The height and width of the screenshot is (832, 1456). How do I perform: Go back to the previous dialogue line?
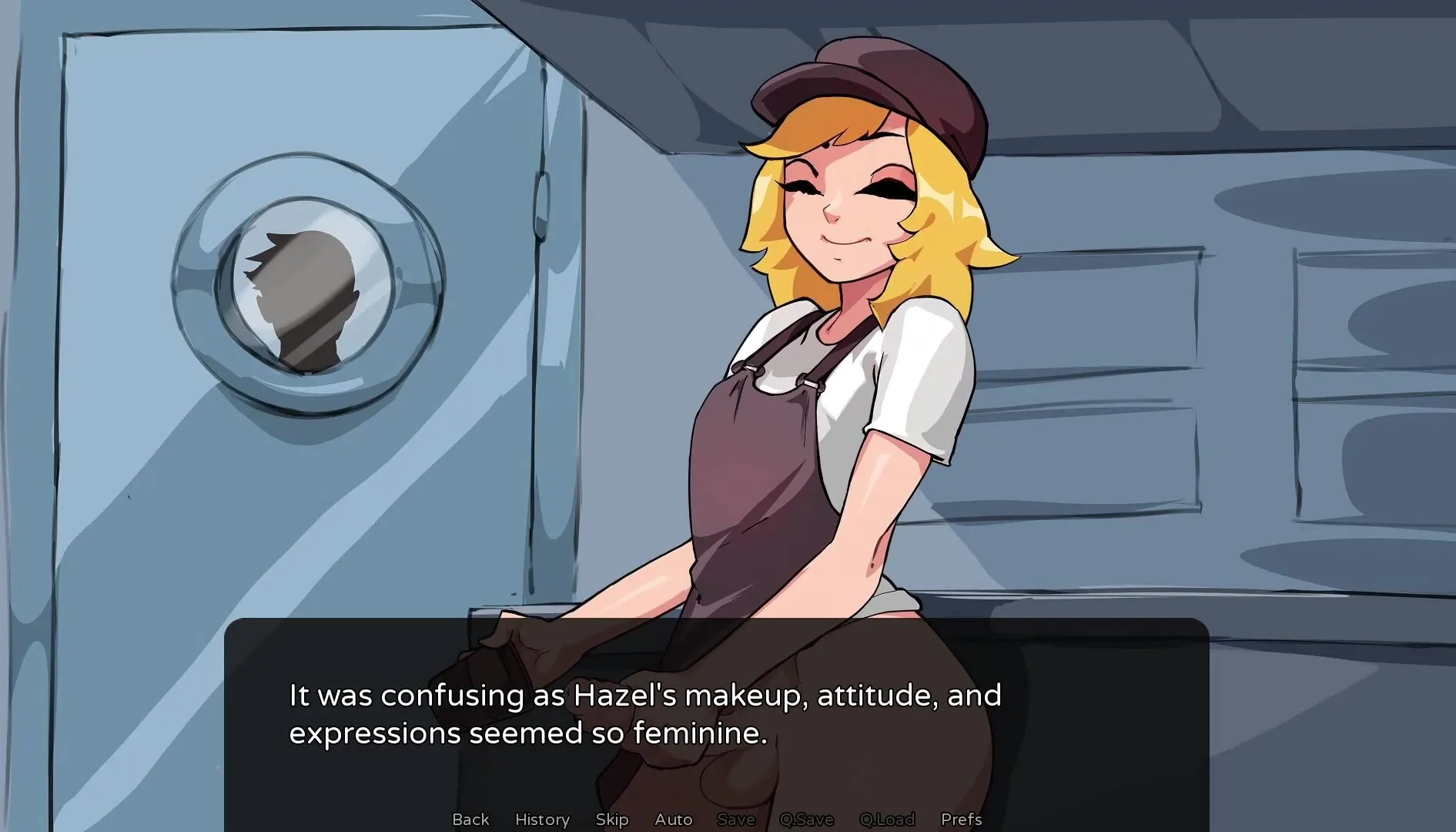coord(470,819)
